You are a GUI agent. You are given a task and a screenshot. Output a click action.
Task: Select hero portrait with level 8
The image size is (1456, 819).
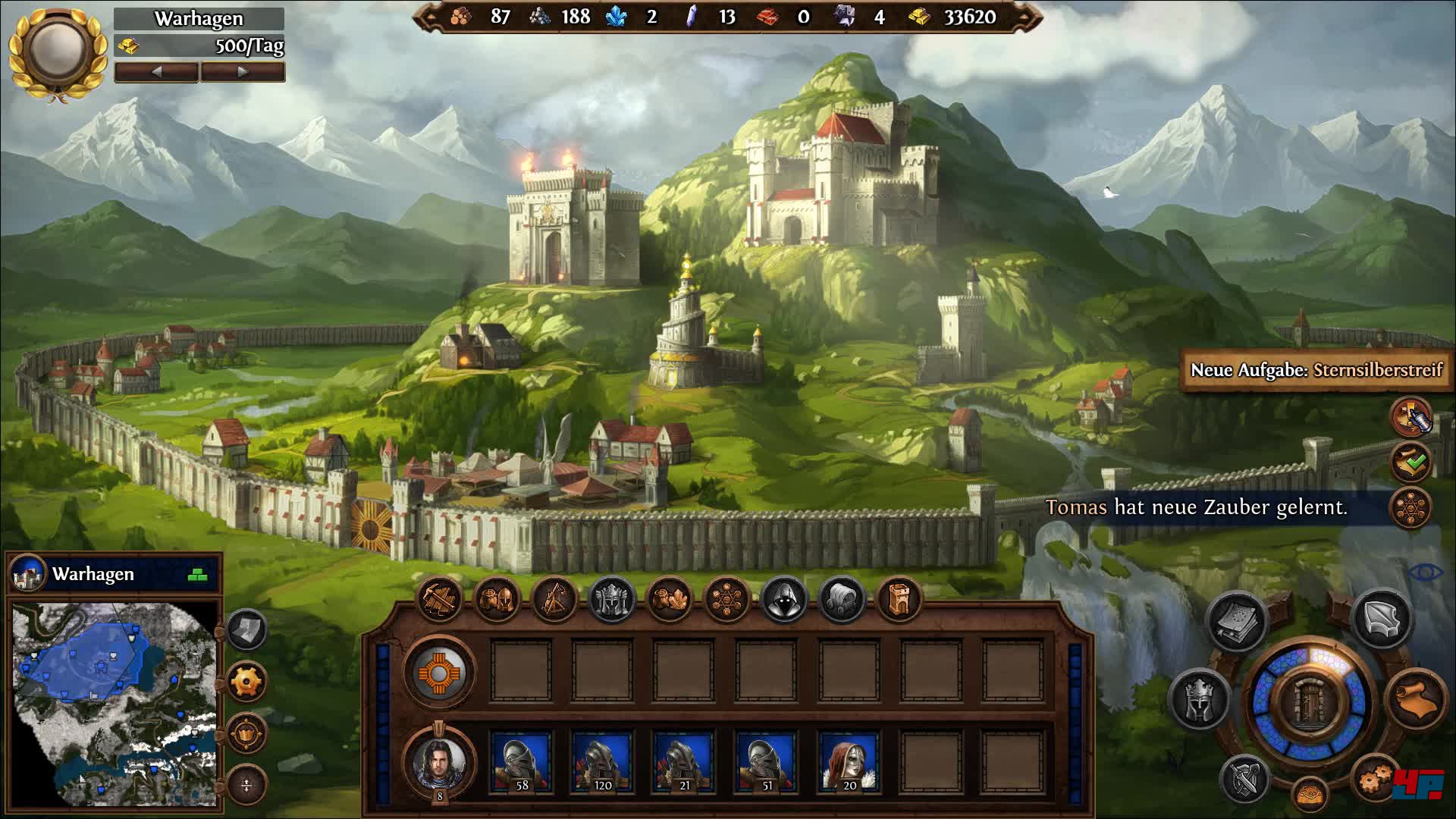tap(440, 761)
